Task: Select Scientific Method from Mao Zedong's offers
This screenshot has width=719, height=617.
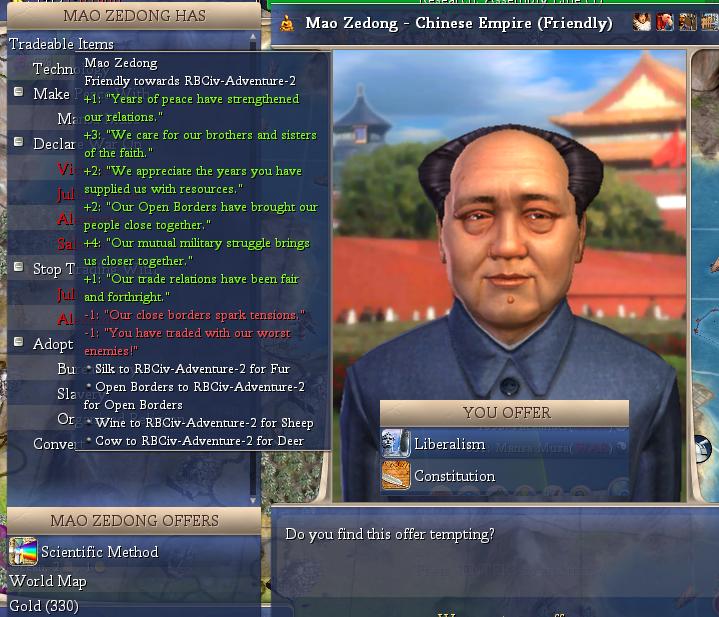Action: point(99,552)
